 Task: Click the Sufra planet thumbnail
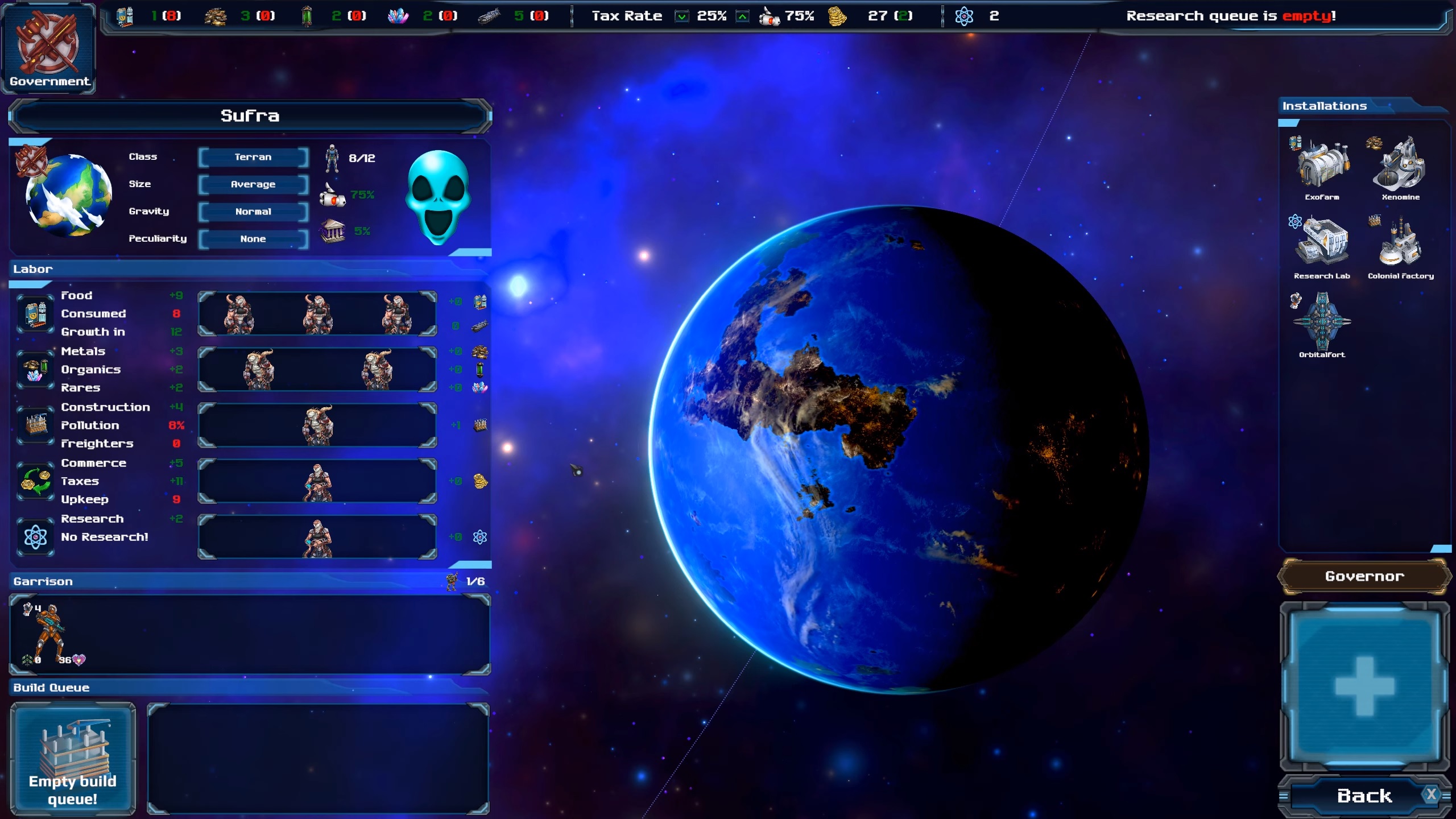(68, 195)
